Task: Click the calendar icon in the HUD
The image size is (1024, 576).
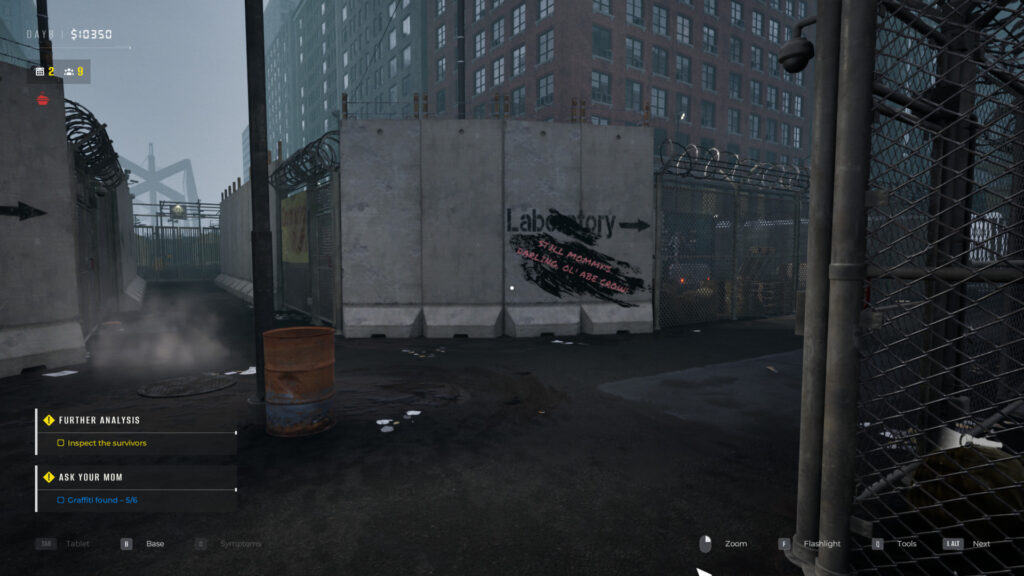Action: tap(40, 72)
